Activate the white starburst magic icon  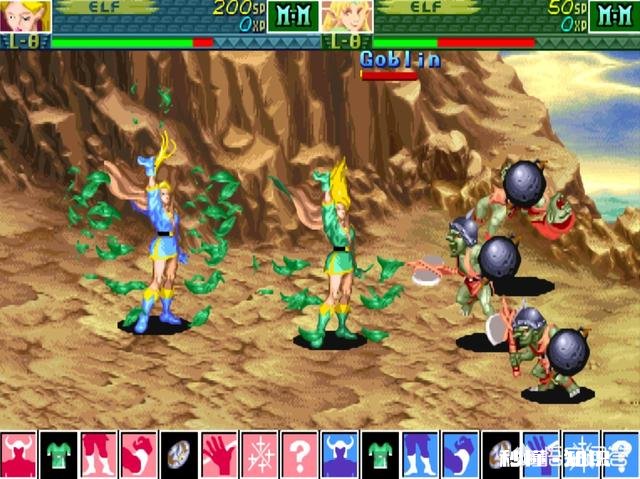click(x=259, y=455)
